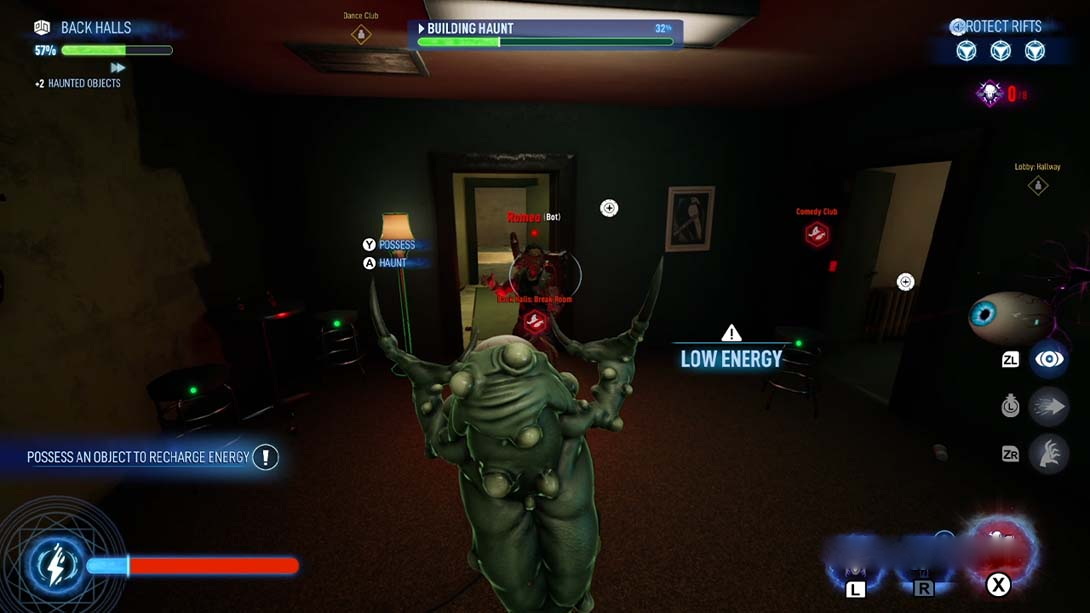Click the lightning bolt energy icon
This screenshot has height=613, width=1090.
[57, 564]
